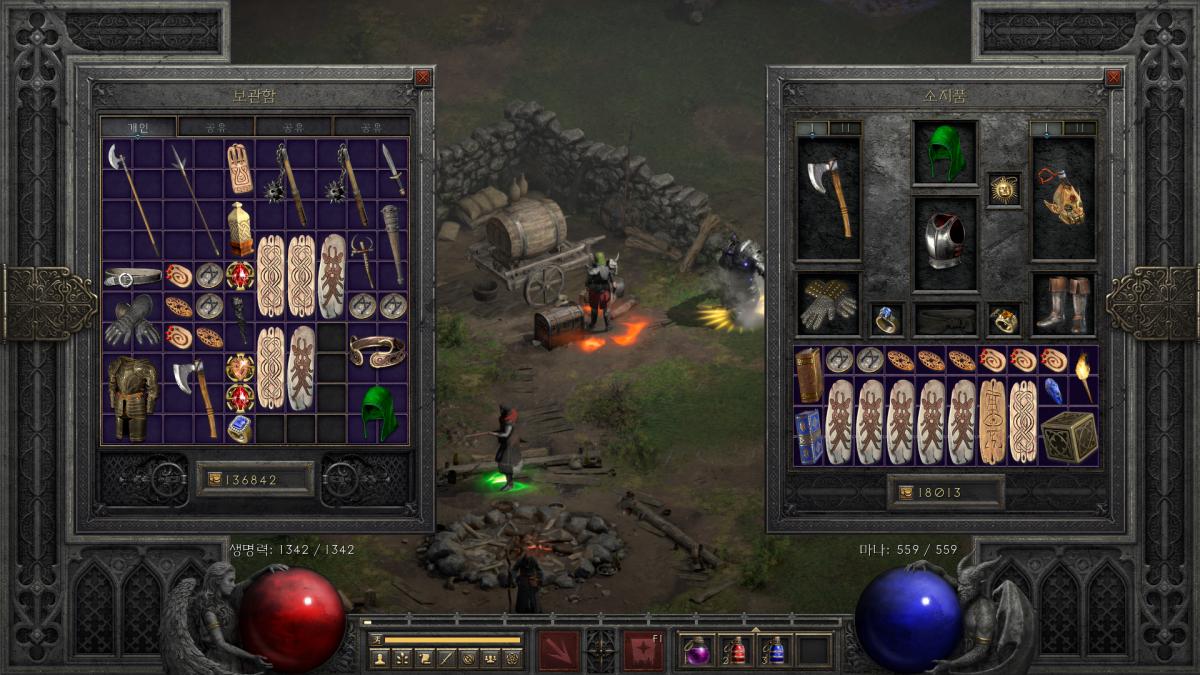Close the inventory panel
This screenshot has height=675, width=1200.
[1115, 77]
